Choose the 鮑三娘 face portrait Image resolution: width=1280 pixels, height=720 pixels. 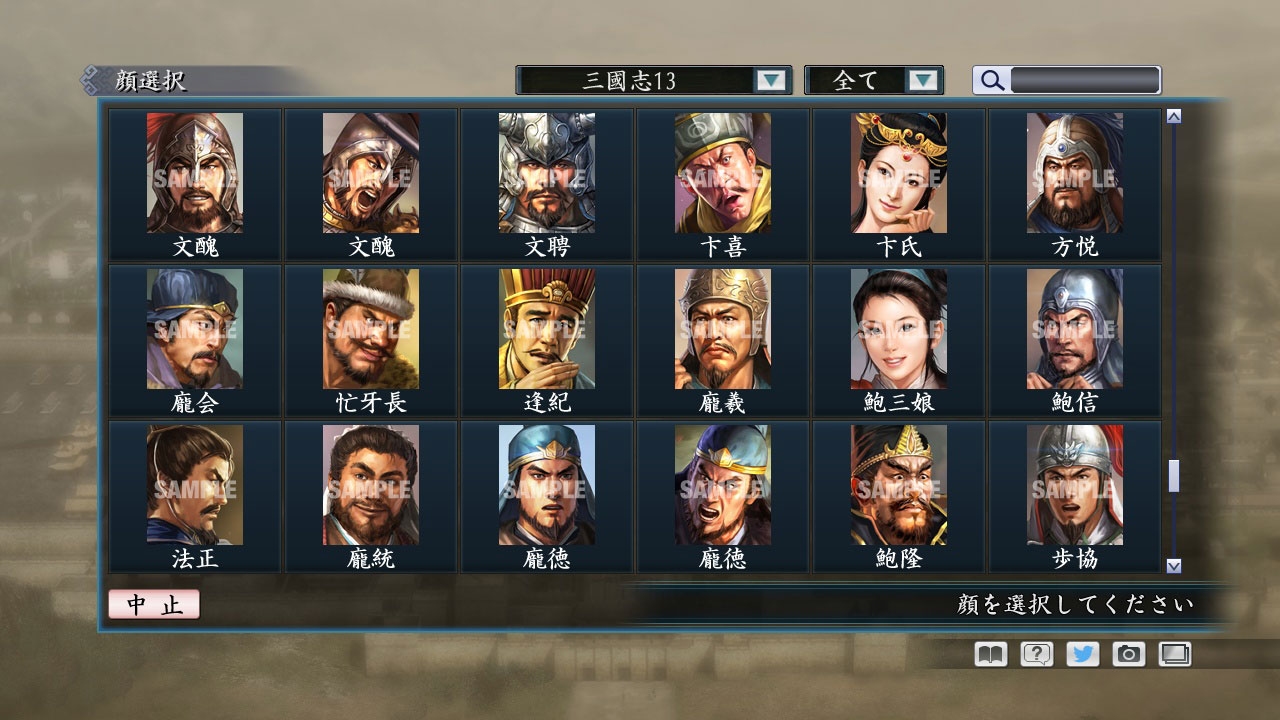pos(899,330)
